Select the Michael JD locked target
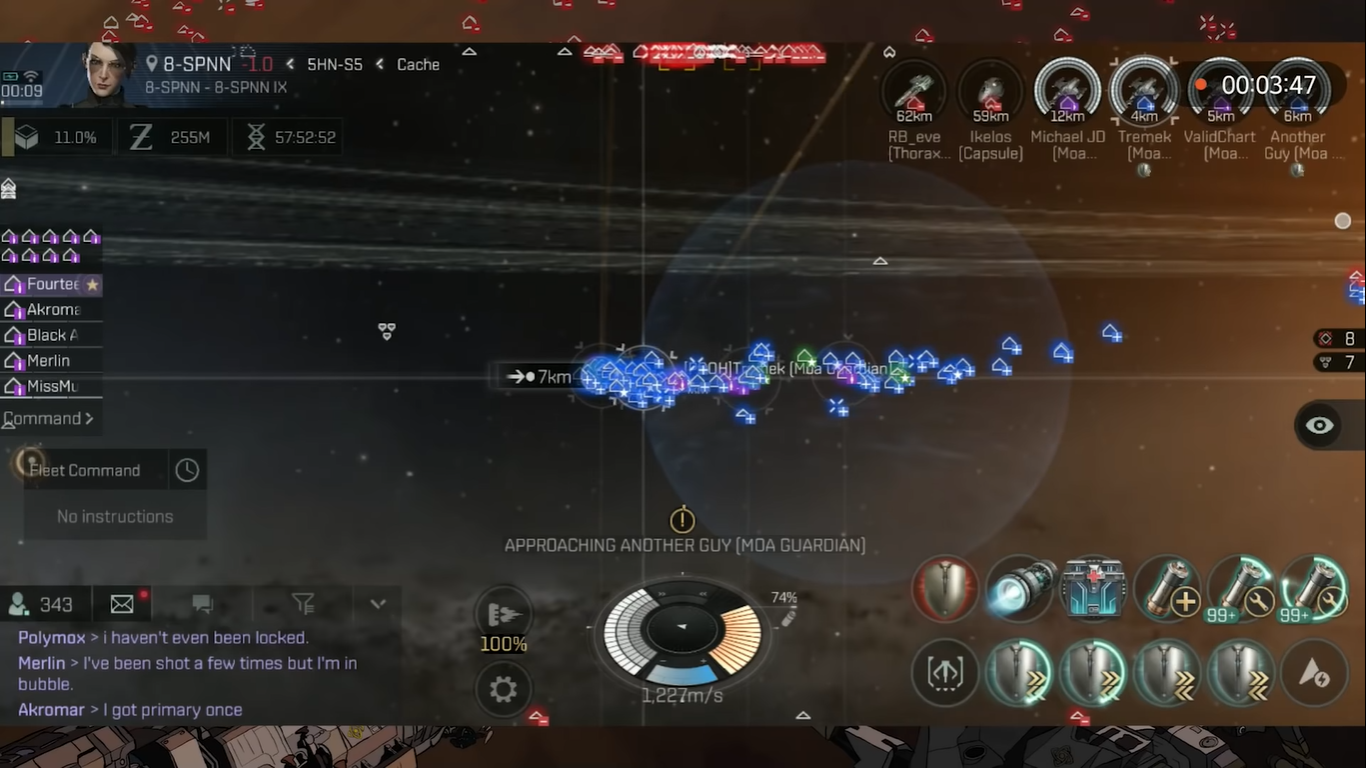Viewport: 1366px width, 768px height. [x=1067, y=92]
